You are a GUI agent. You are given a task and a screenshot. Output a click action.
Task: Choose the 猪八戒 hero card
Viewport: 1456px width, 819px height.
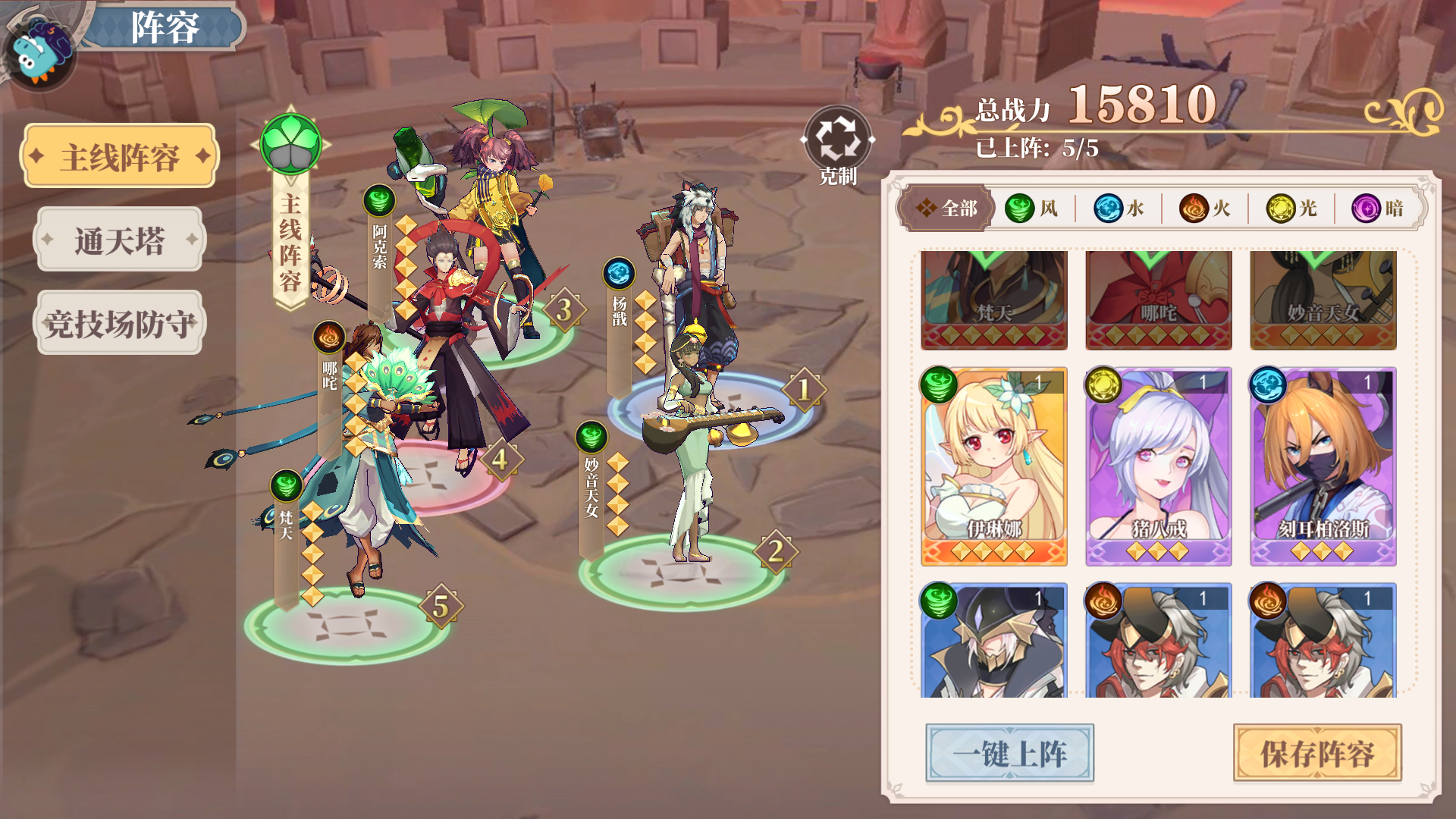click(1158, 466)
